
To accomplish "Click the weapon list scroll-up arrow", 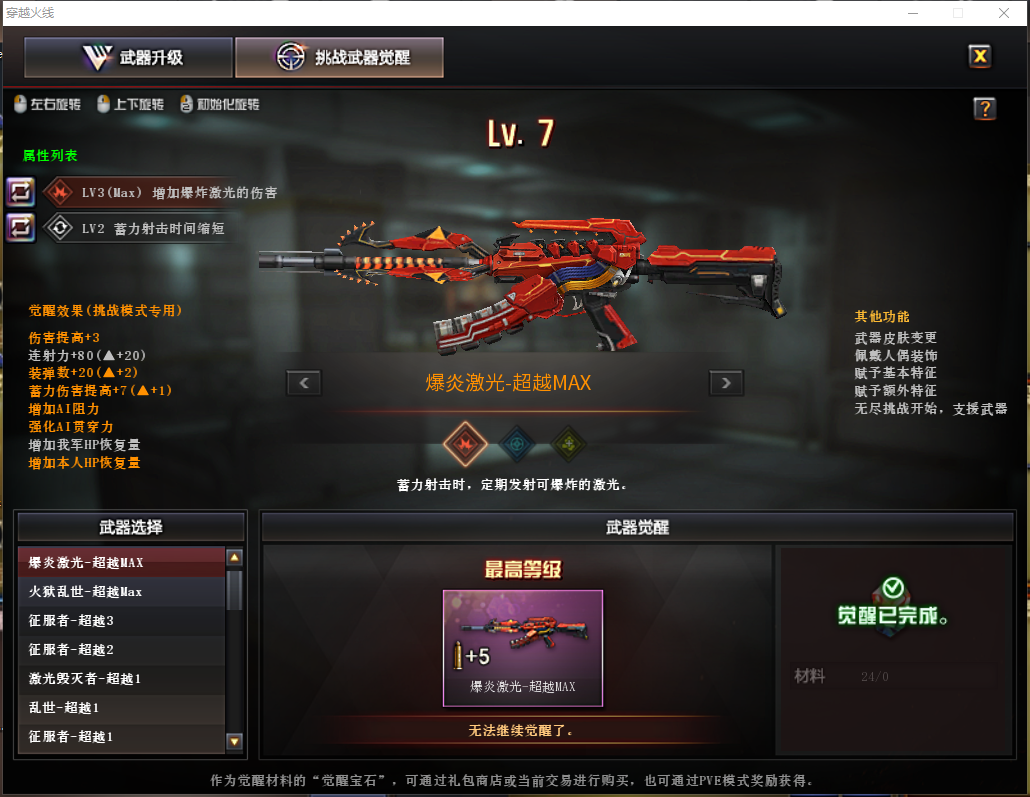I will 235,558.
